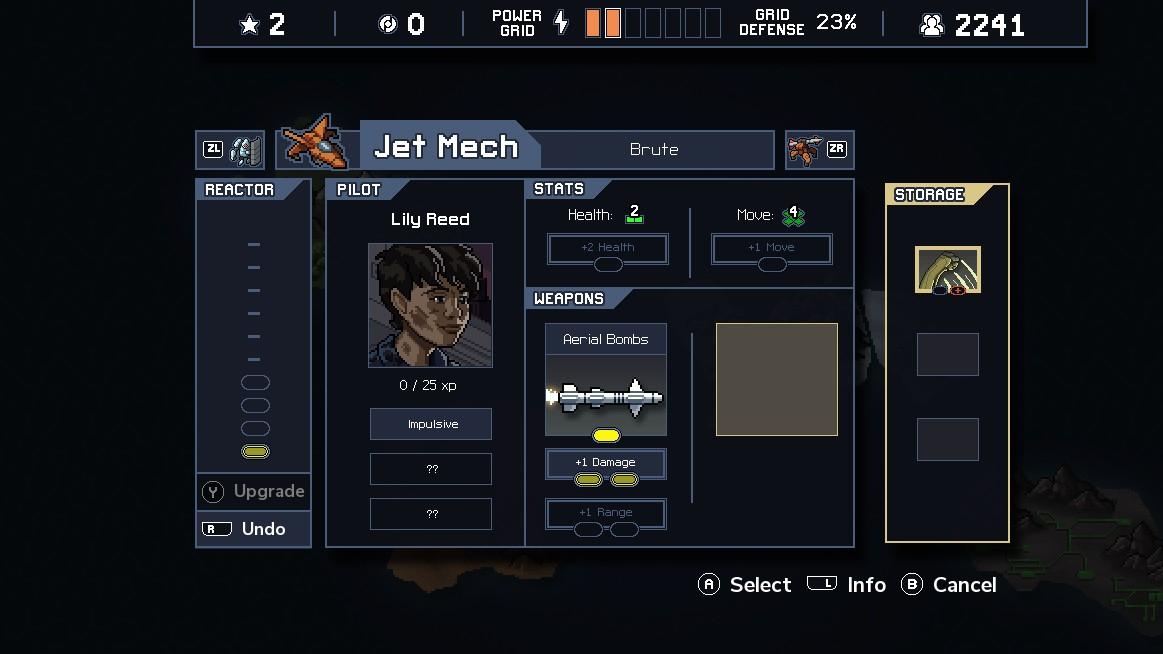Click the Upgrade reactor button
Image resolution: width=1163 pixels, height=654 pixels.
tap(254, 491)
